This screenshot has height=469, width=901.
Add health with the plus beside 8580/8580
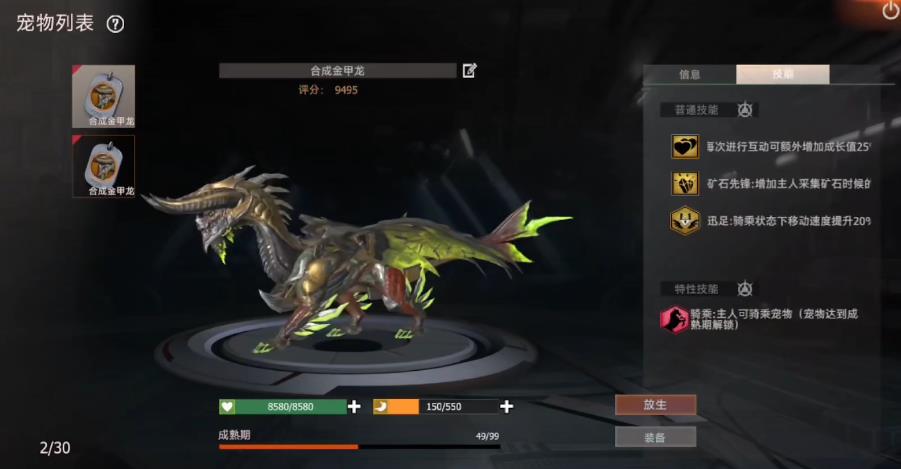coord(354,407)
